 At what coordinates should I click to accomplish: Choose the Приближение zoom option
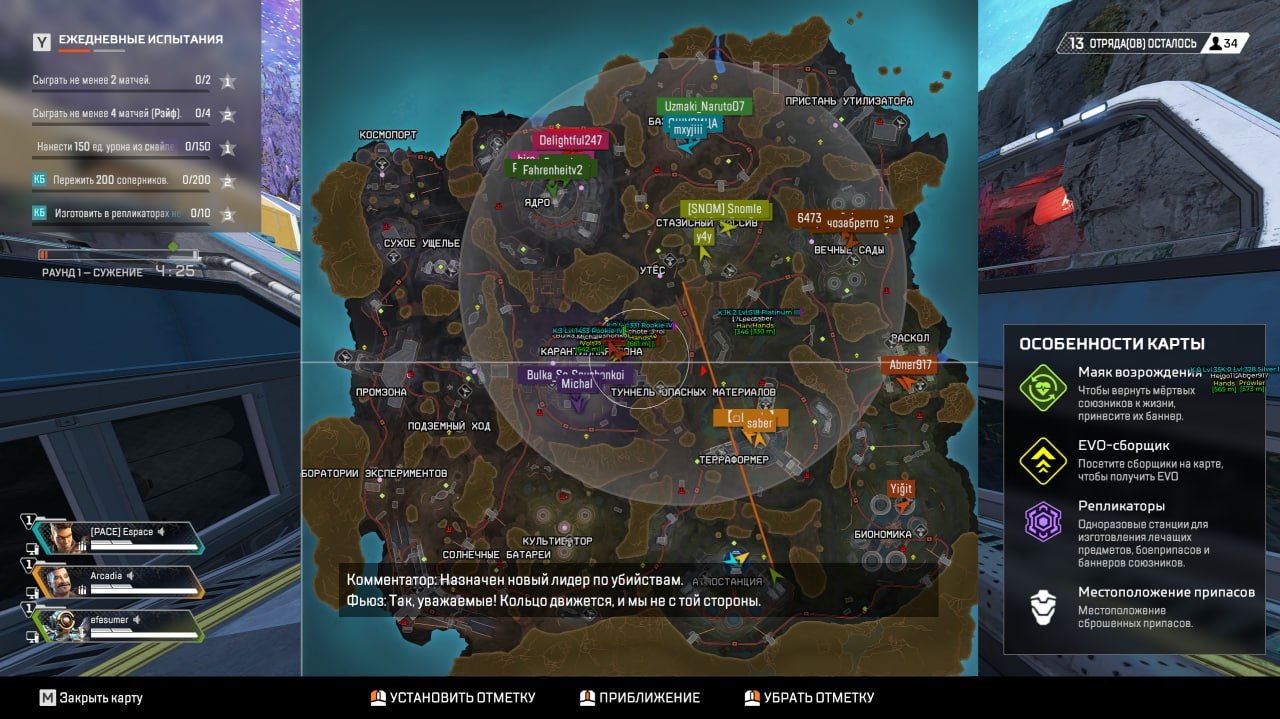pos(640,698)
